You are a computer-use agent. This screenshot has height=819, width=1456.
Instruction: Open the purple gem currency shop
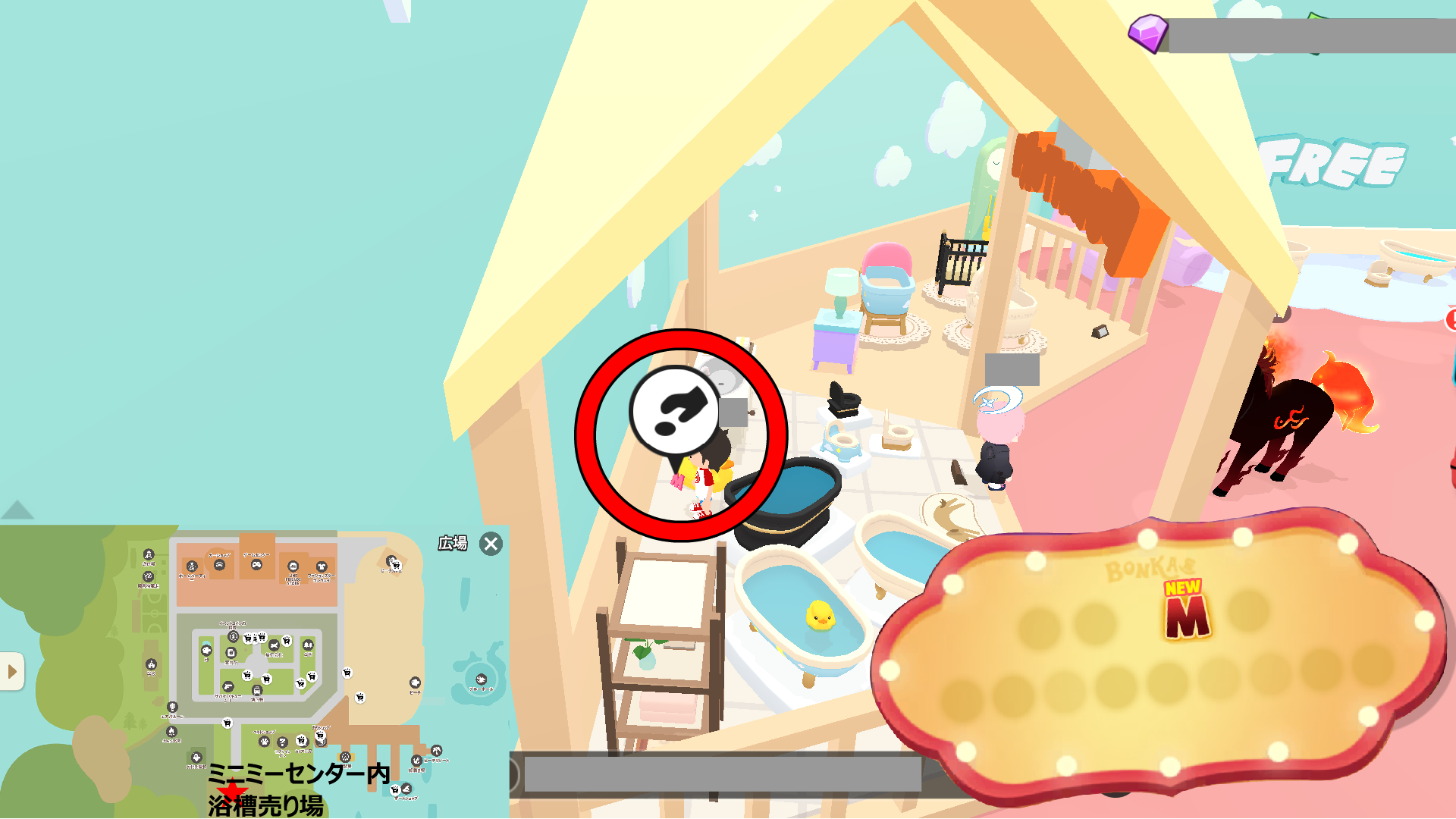1147,33
